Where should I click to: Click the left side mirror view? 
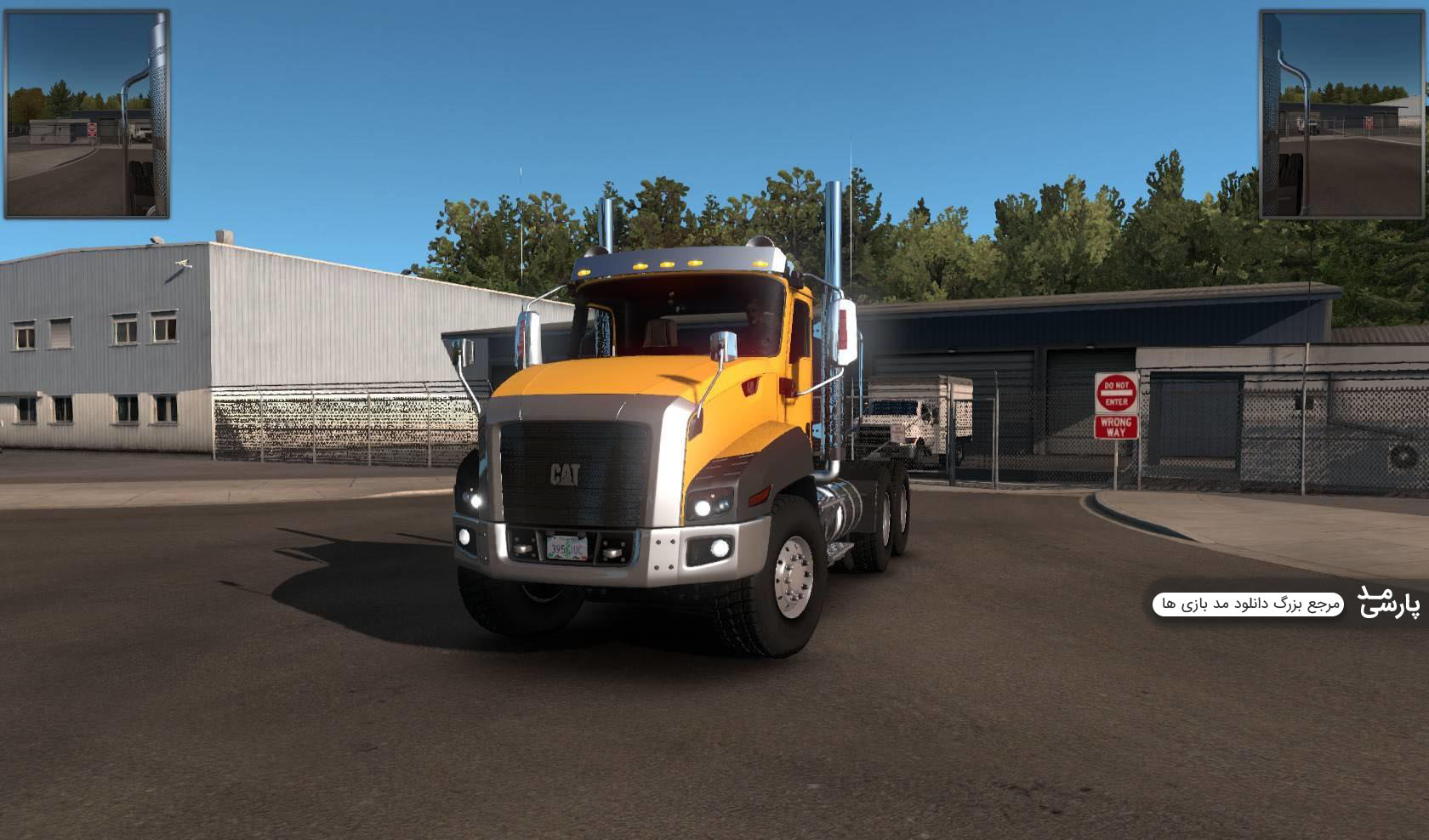88,114
